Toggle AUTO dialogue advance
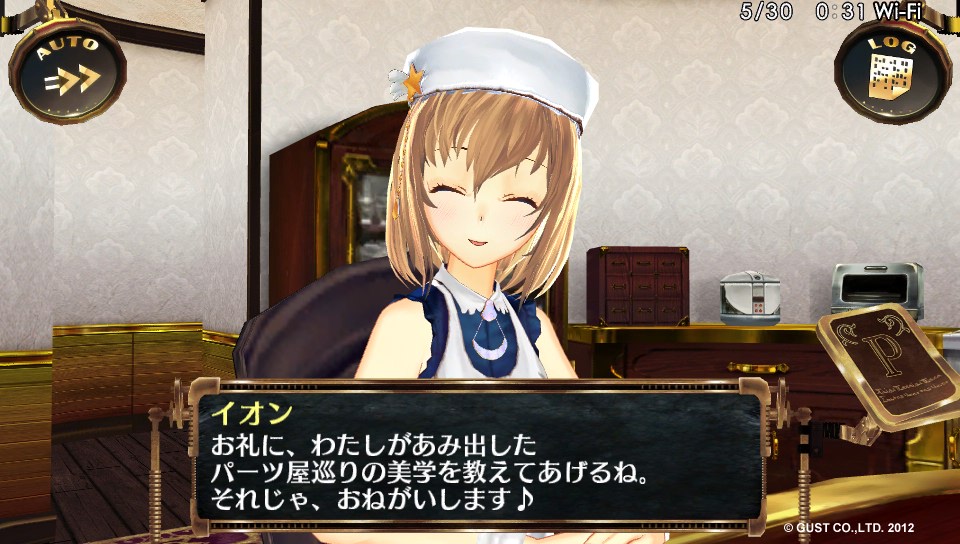Image resolution: width=960 pixels, height=544 pixels. pyautogui.click(x=67, y=70)
